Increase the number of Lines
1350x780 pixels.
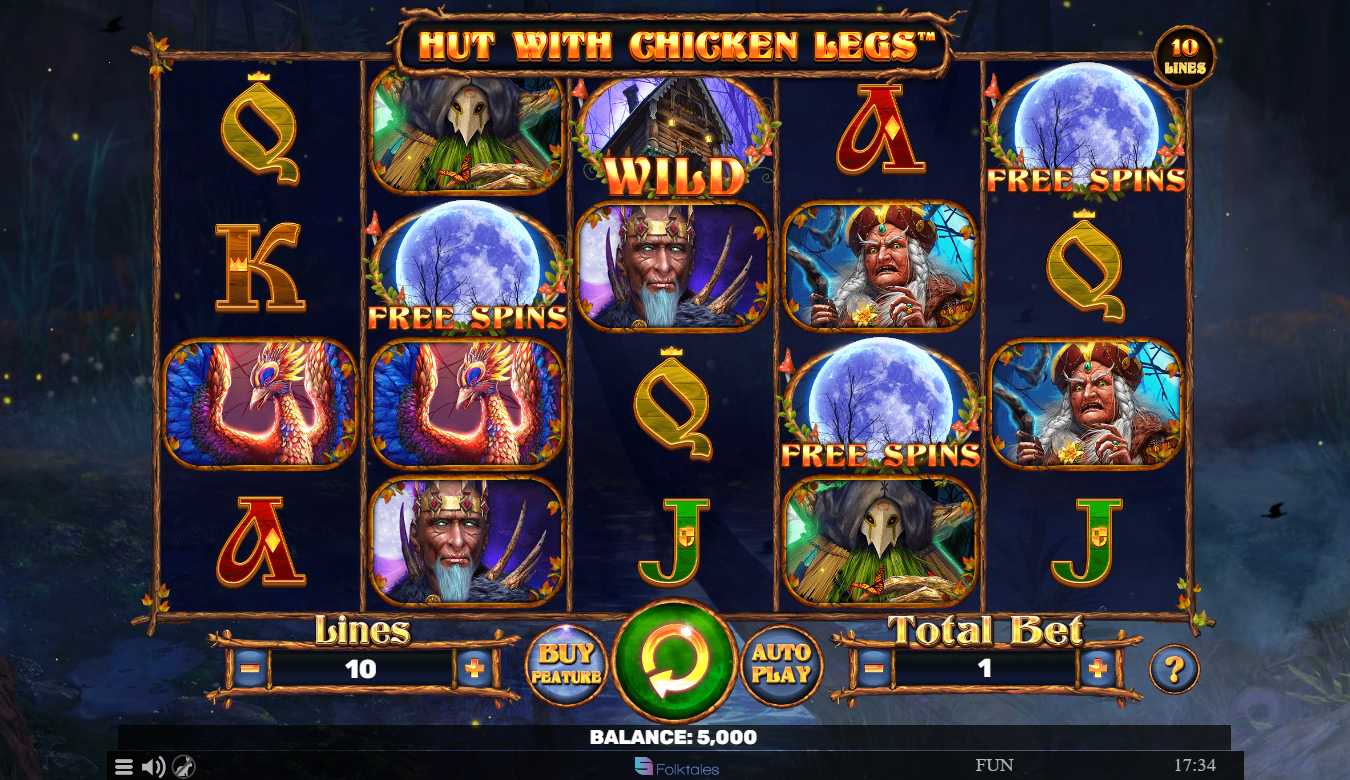pos(474,668)
